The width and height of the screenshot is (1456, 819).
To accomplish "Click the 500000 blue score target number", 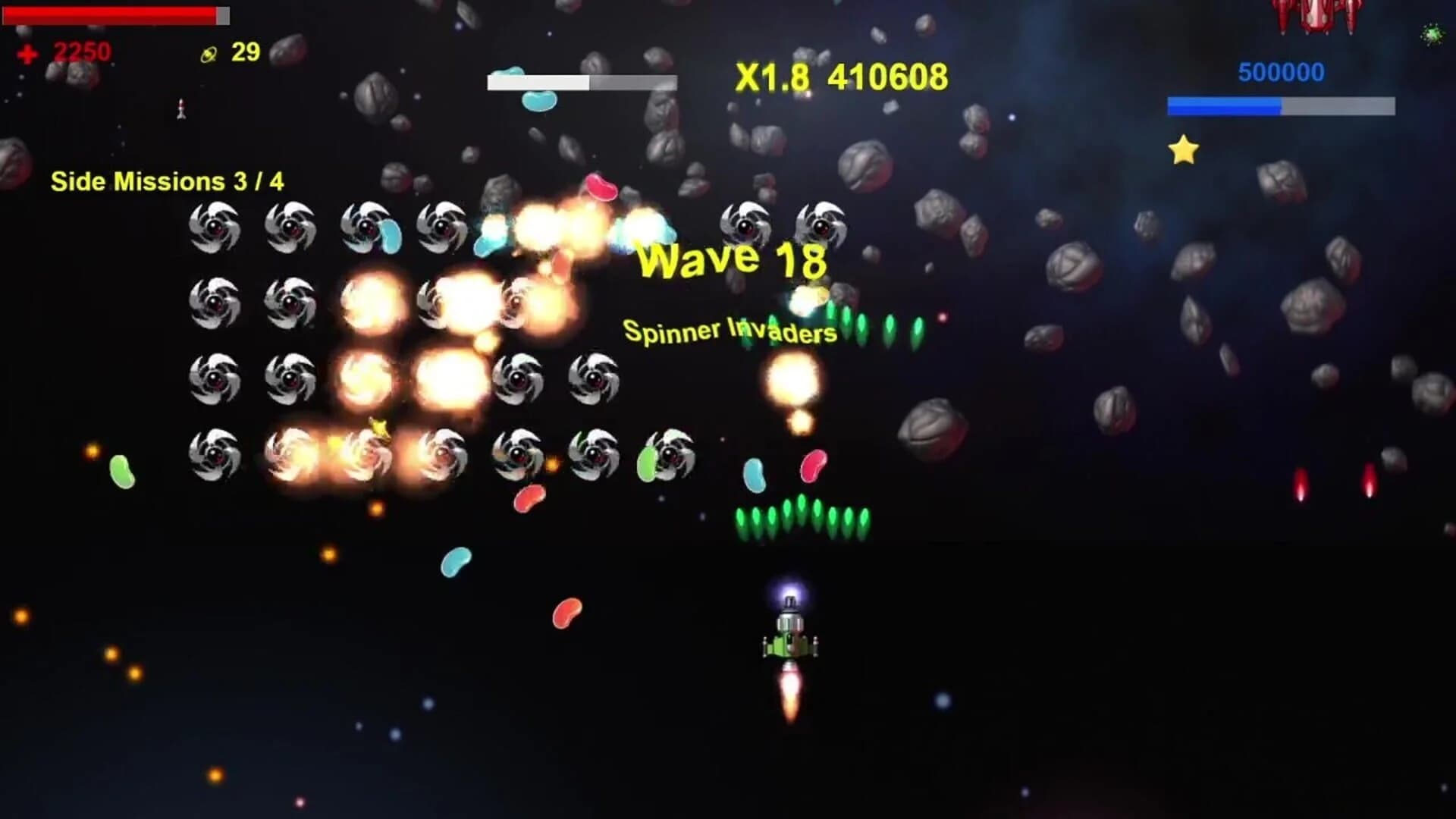I will pyautogui.click(x=1281, y=71).
